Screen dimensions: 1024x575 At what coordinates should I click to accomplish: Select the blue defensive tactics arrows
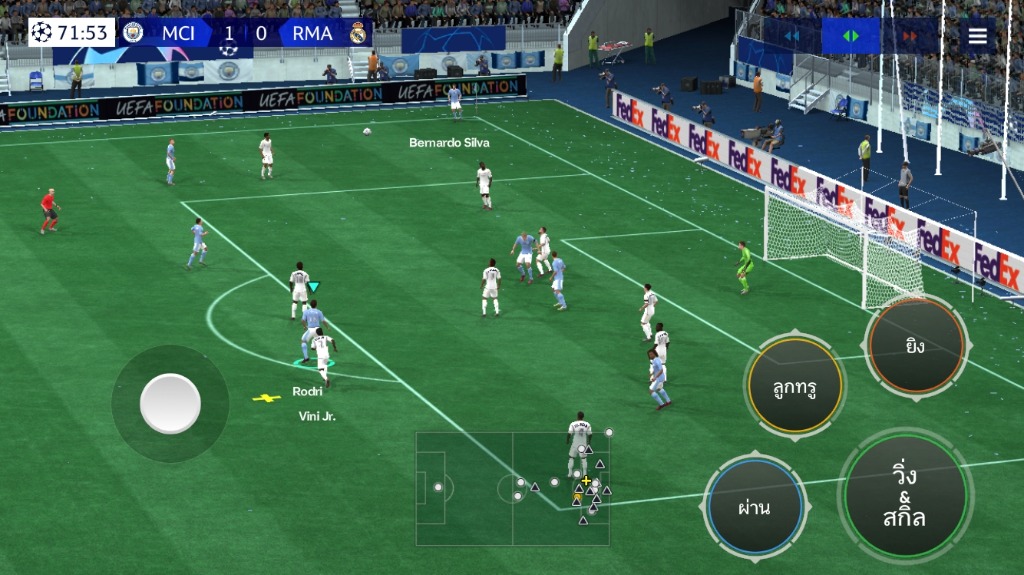click(791, 36)
